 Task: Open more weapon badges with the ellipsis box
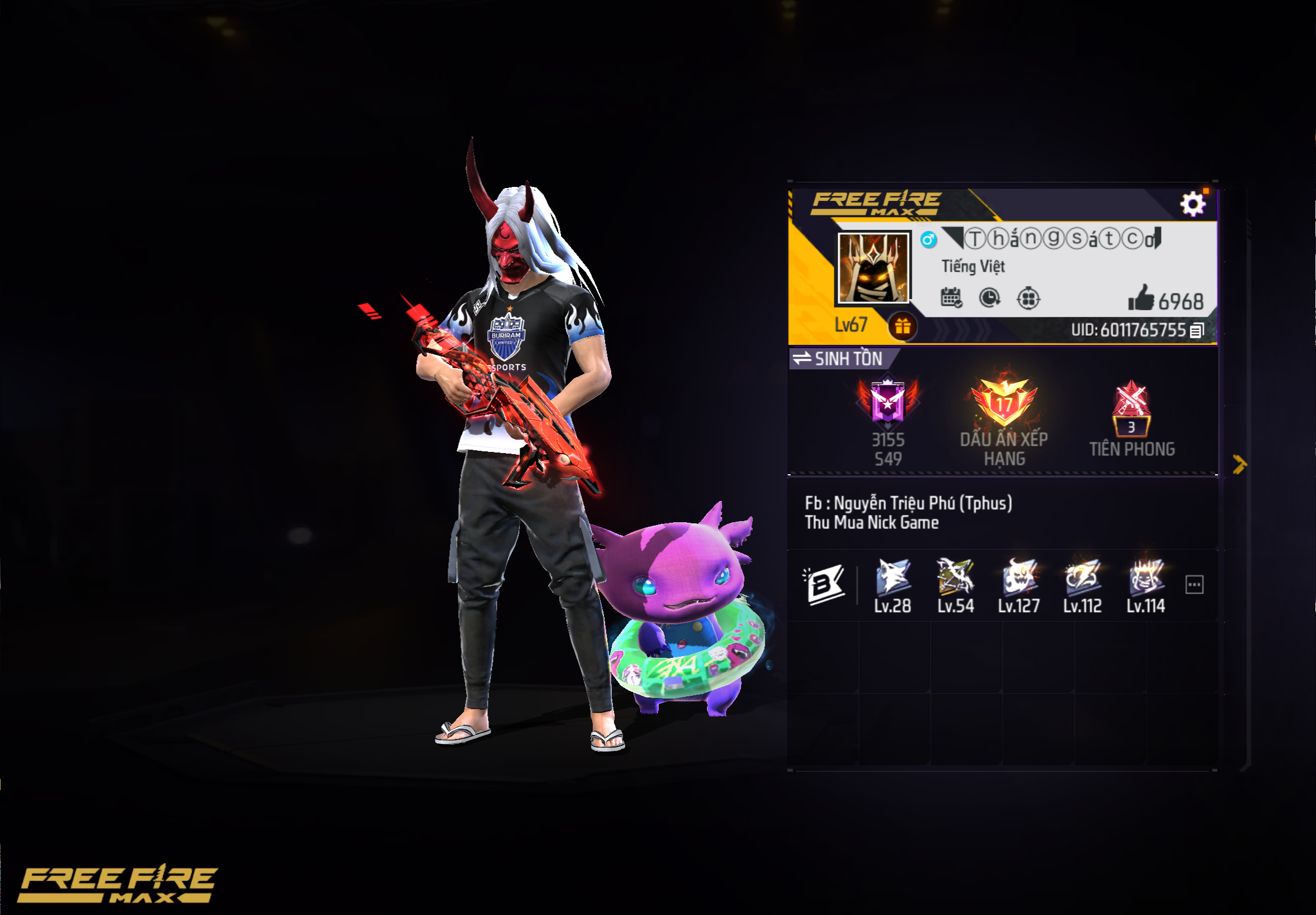tap(1194, 585)
